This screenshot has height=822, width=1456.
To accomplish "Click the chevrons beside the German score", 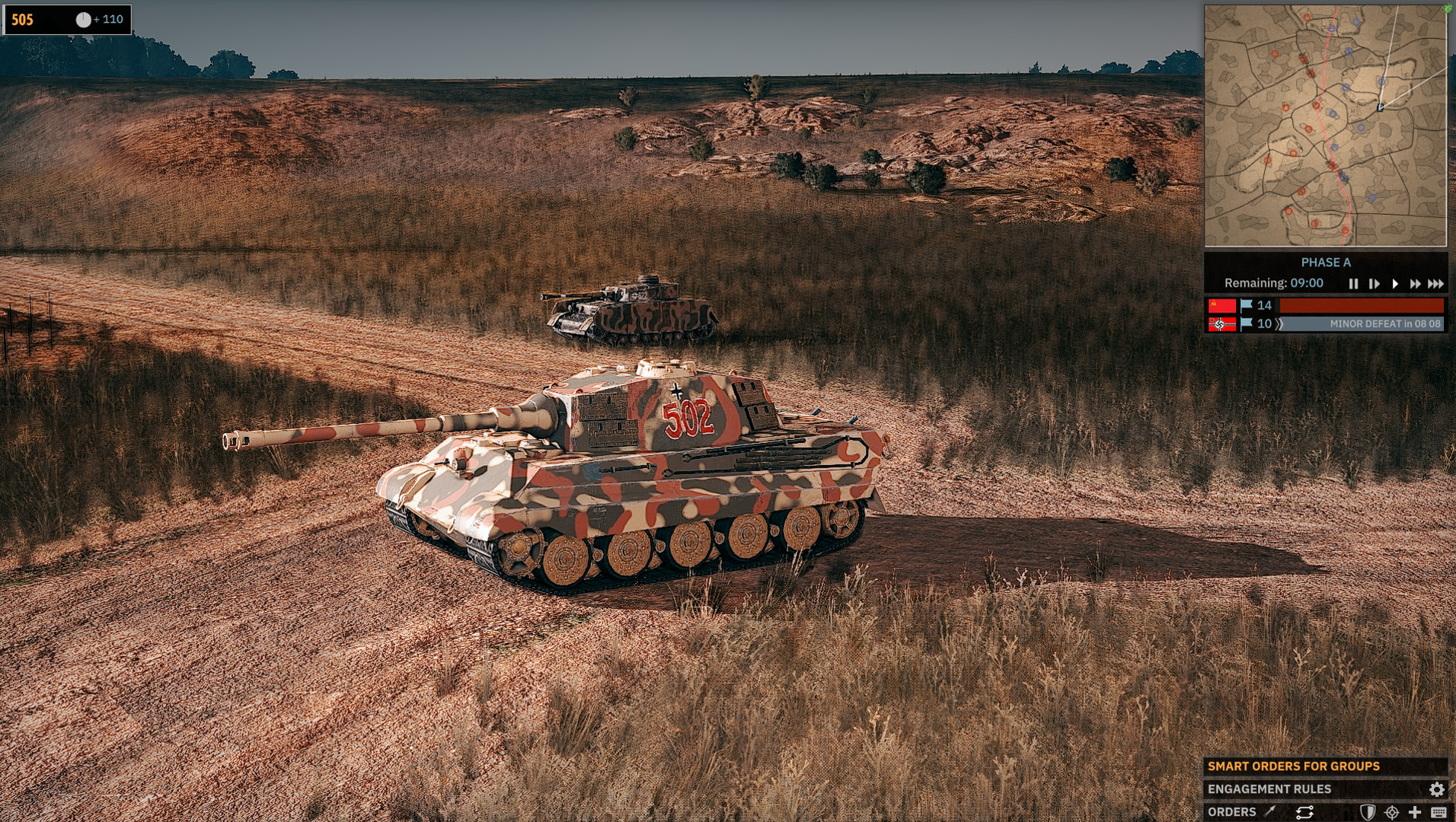I will [x=1279, y=323].
